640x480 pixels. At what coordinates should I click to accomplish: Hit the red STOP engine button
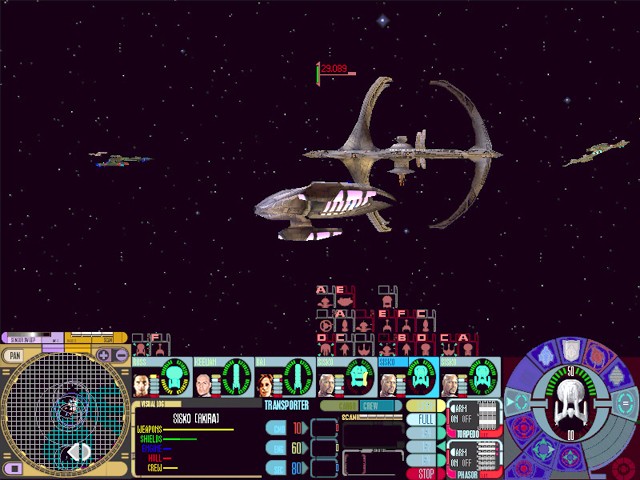click(425, 473)
